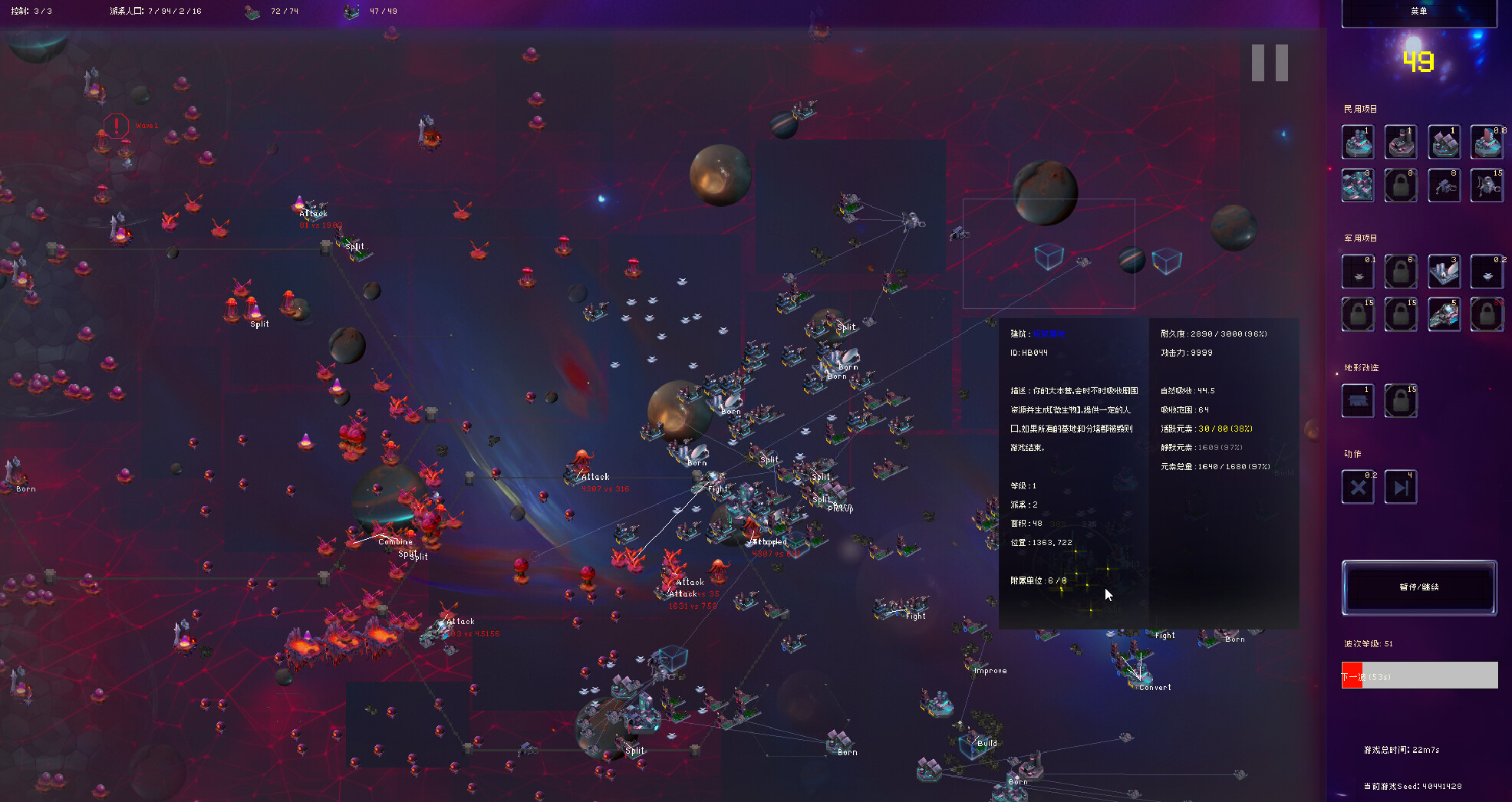Click the pause bars at top center
The image size is (1512, 802).
pyautogui.click(x=1269, y=62)
